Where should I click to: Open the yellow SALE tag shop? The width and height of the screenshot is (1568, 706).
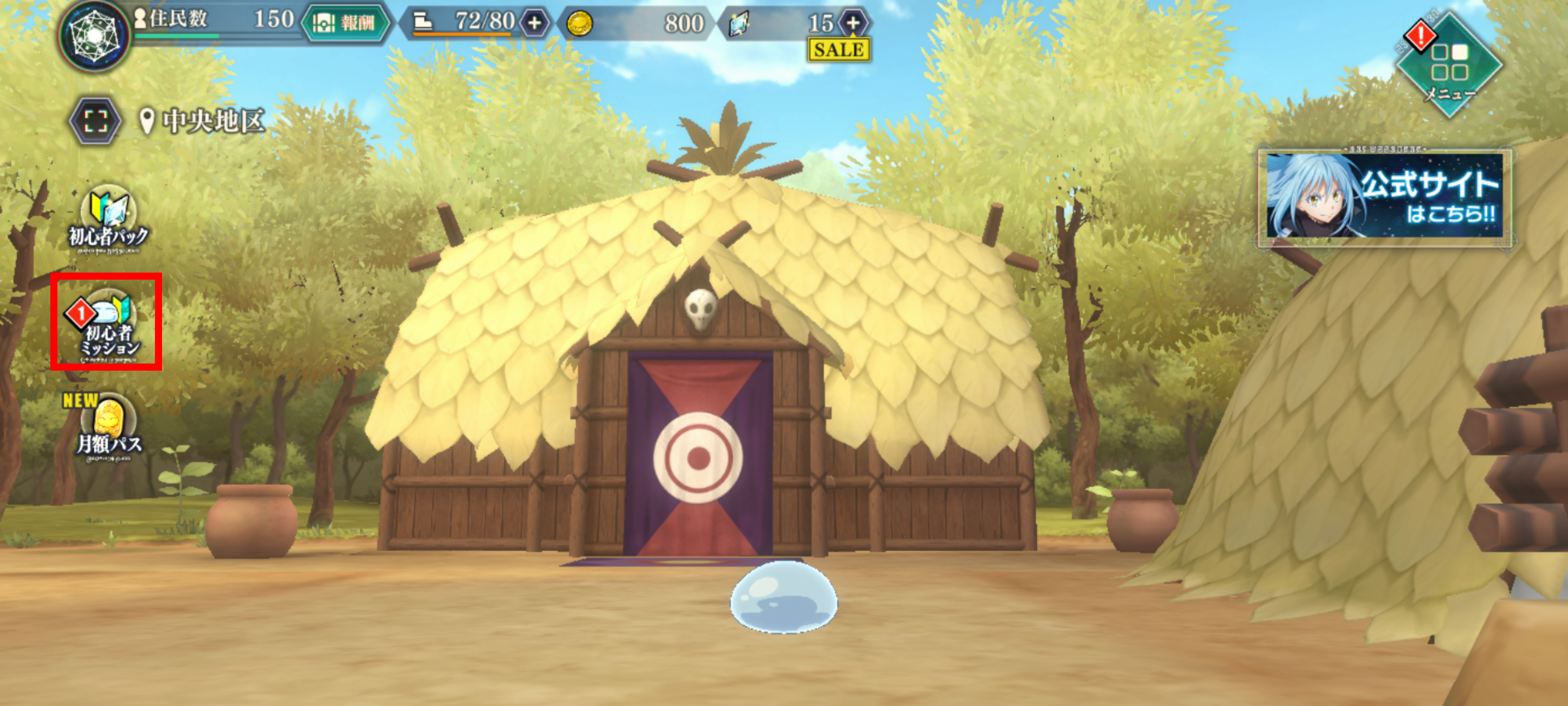pos(839,50)
